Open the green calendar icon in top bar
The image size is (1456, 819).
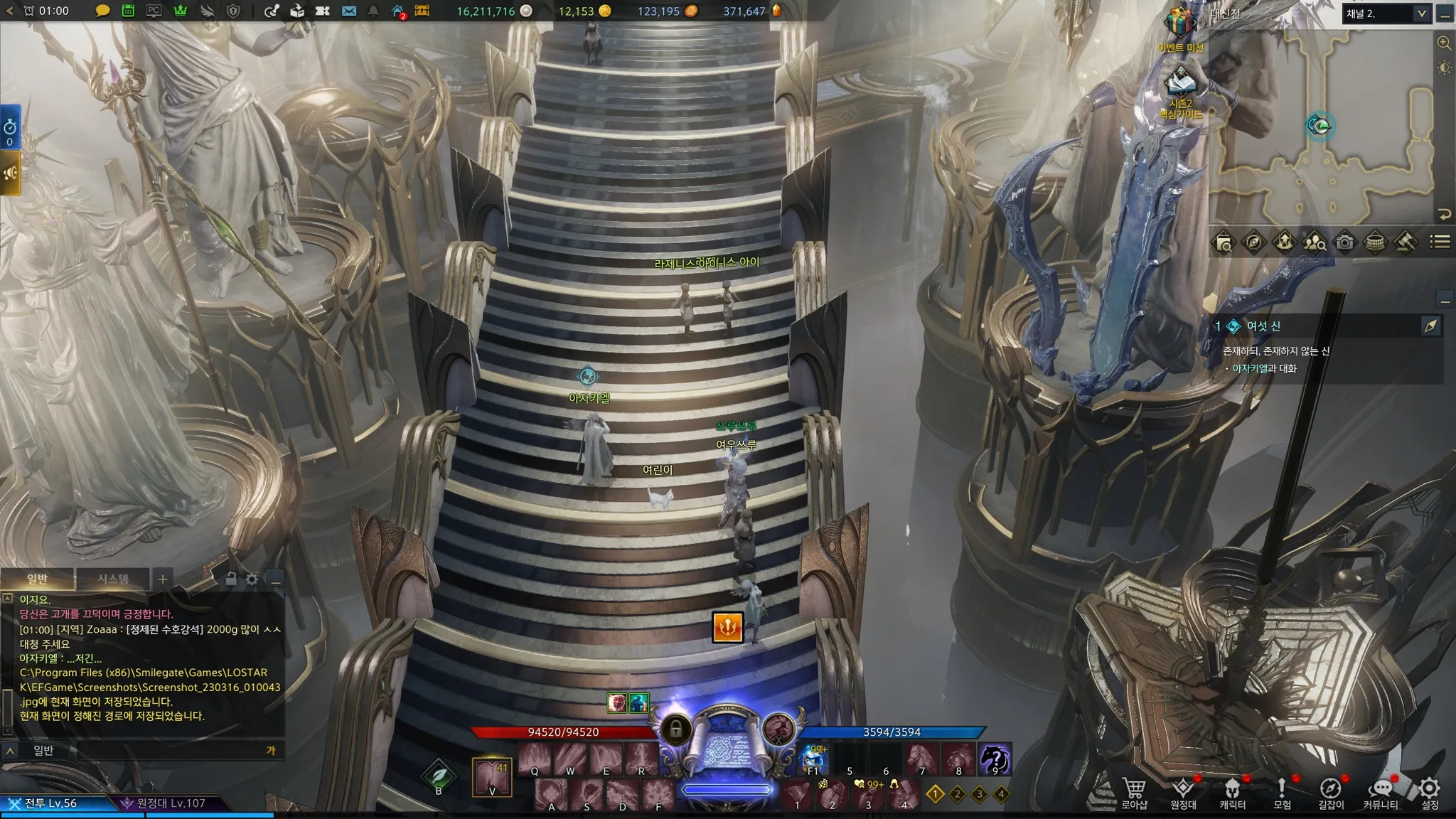(x=128, y=11)
